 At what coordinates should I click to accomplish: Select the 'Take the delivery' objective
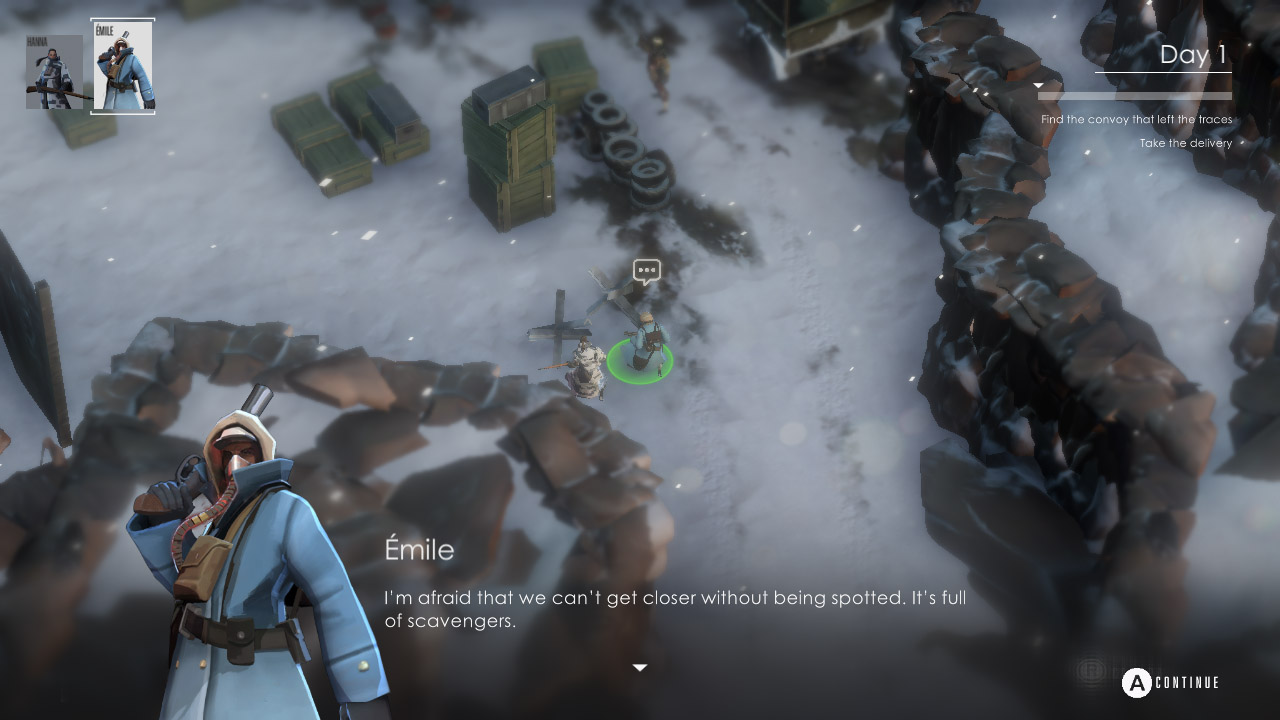(1184, 143)
